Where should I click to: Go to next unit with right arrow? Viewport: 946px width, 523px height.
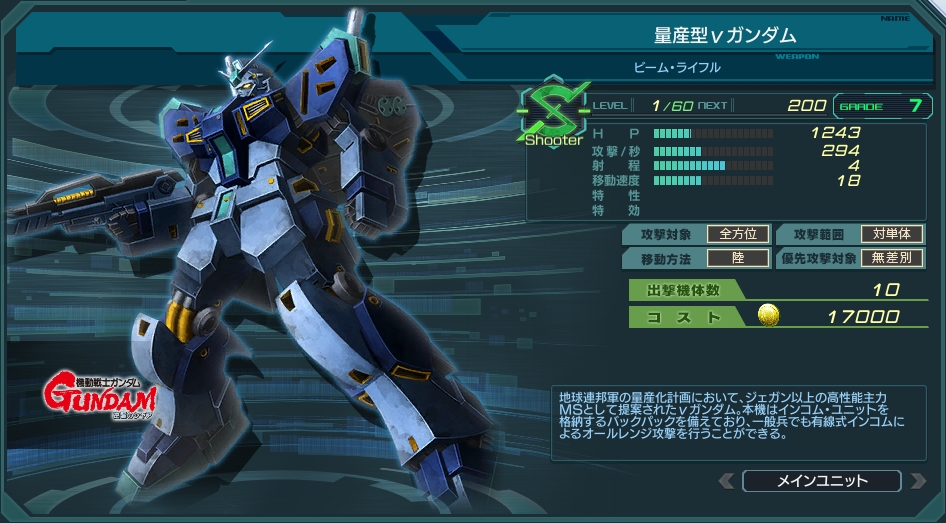[x=917, y=481]
